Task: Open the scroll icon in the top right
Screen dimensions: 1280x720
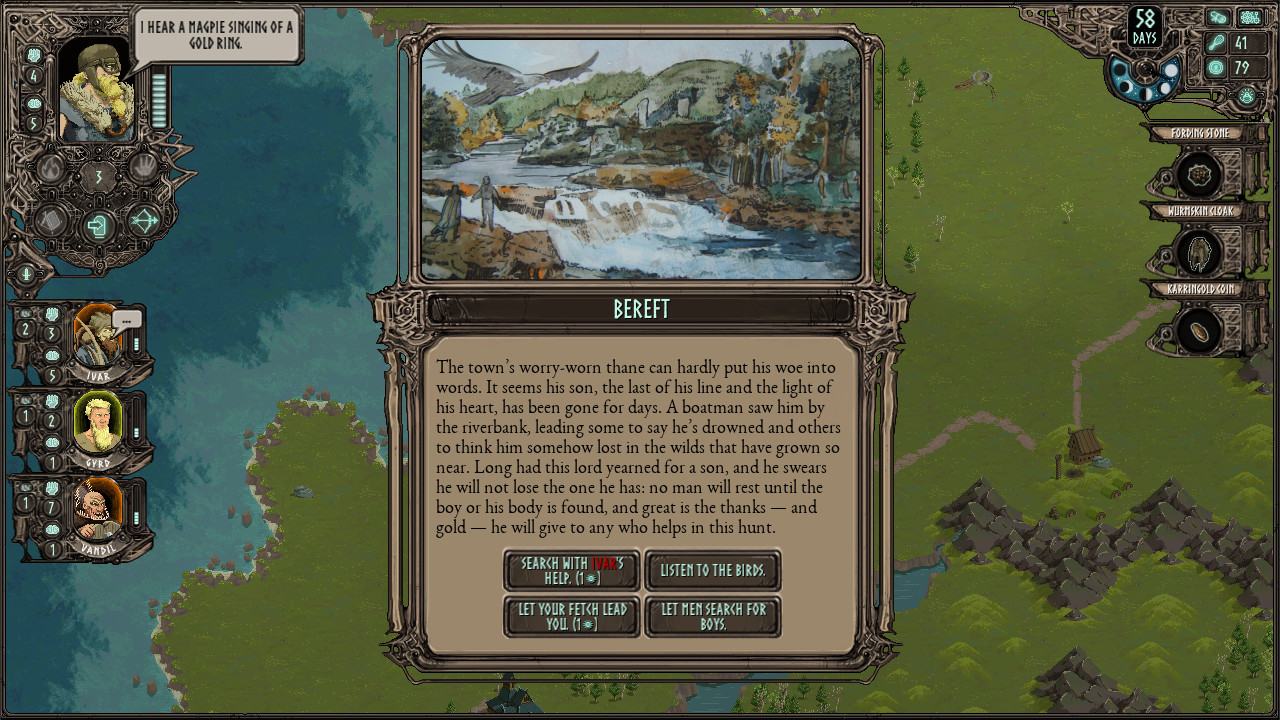Action: (1218, 17)
